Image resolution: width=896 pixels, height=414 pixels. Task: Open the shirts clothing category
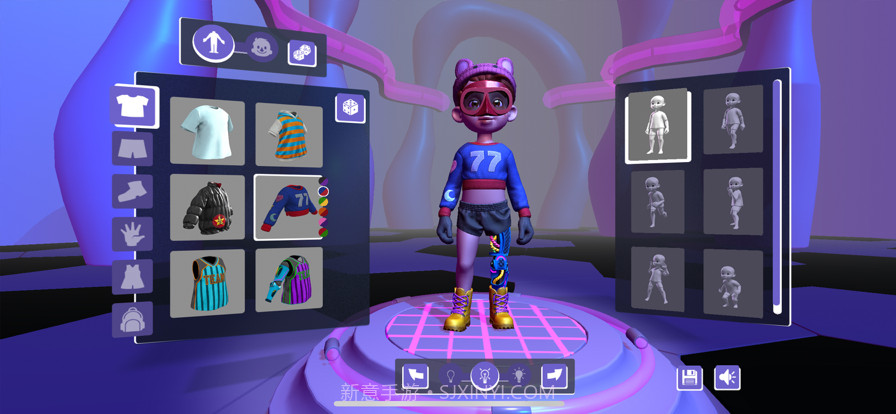(x=132, y=105)
